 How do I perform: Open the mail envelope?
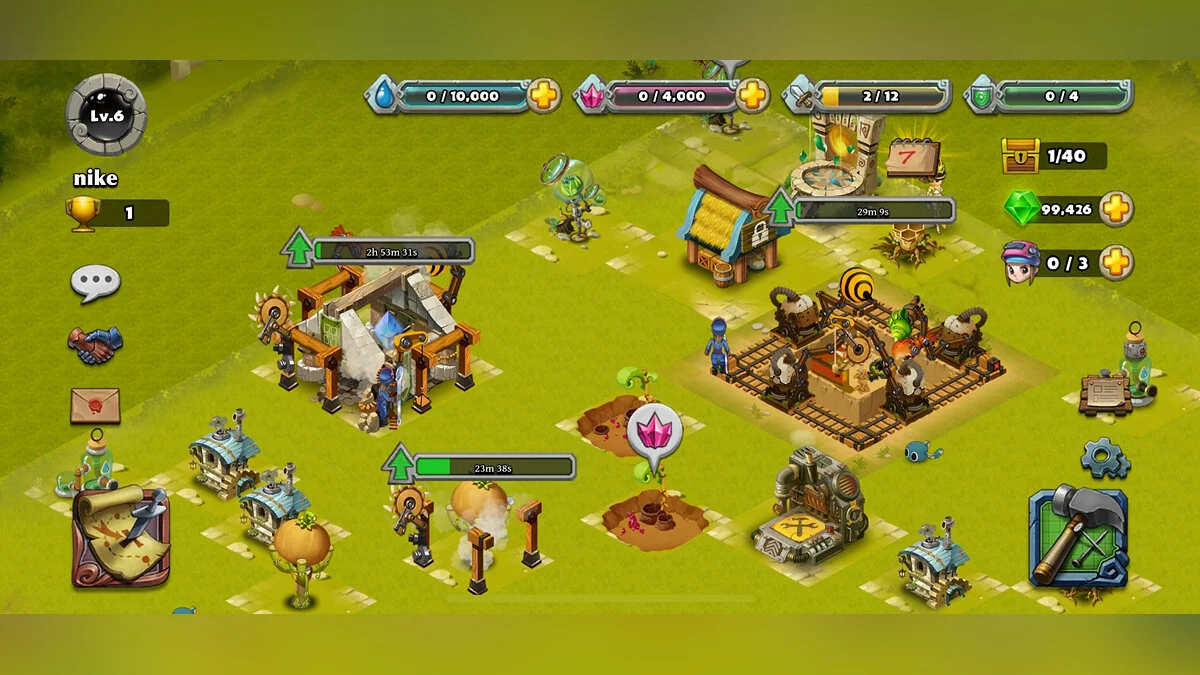coord(95,405)
